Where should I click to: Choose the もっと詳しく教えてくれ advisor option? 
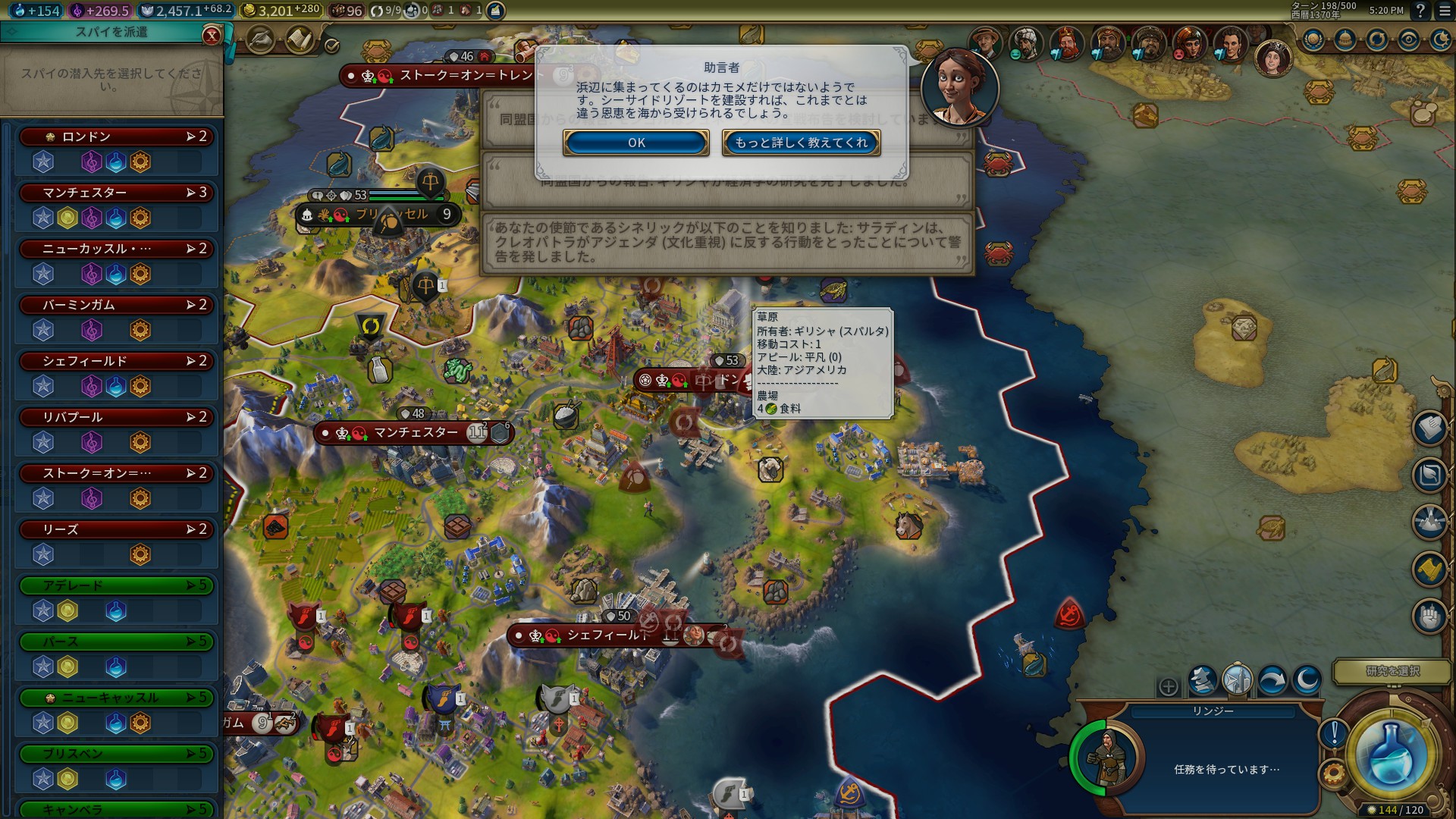pos(801,143)
